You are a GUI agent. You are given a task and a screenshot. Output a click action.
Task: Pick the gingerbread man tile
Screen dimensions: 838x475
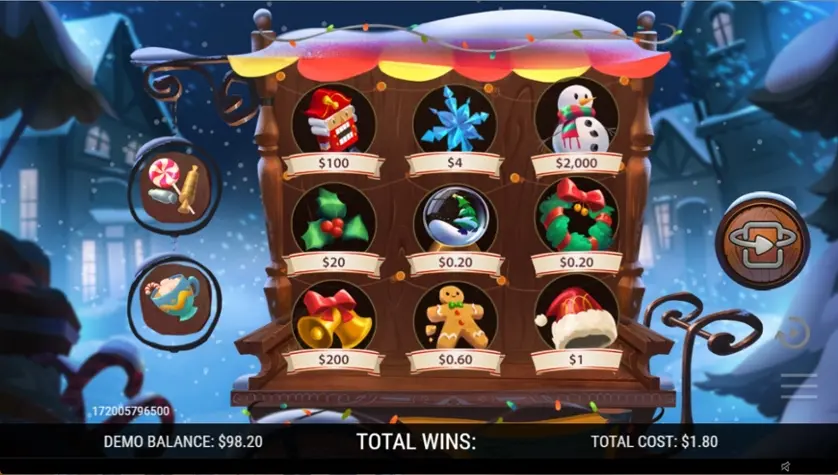[454, 316]
